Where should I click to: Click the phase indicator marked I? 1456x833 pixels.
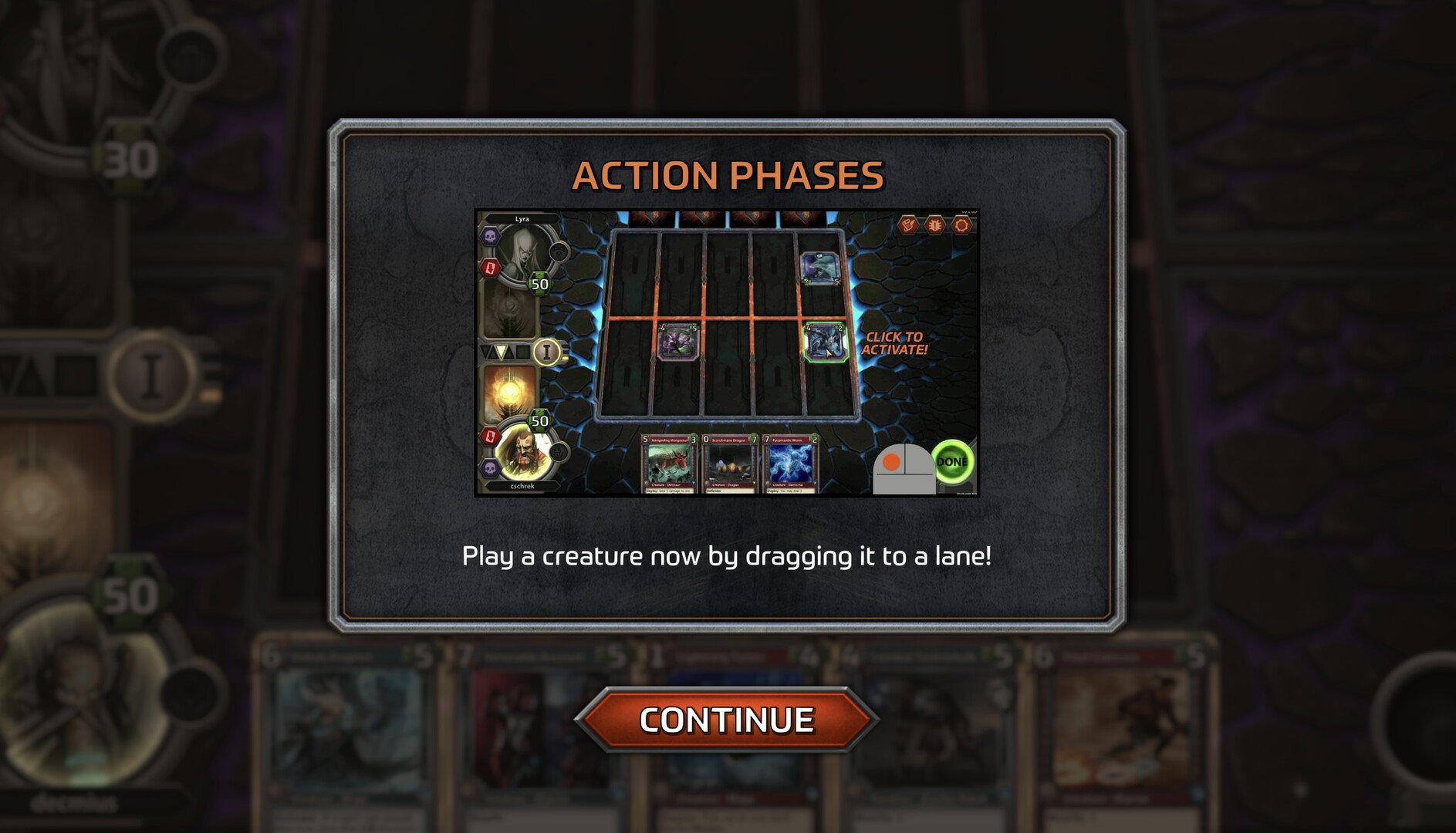click(546, 353)
